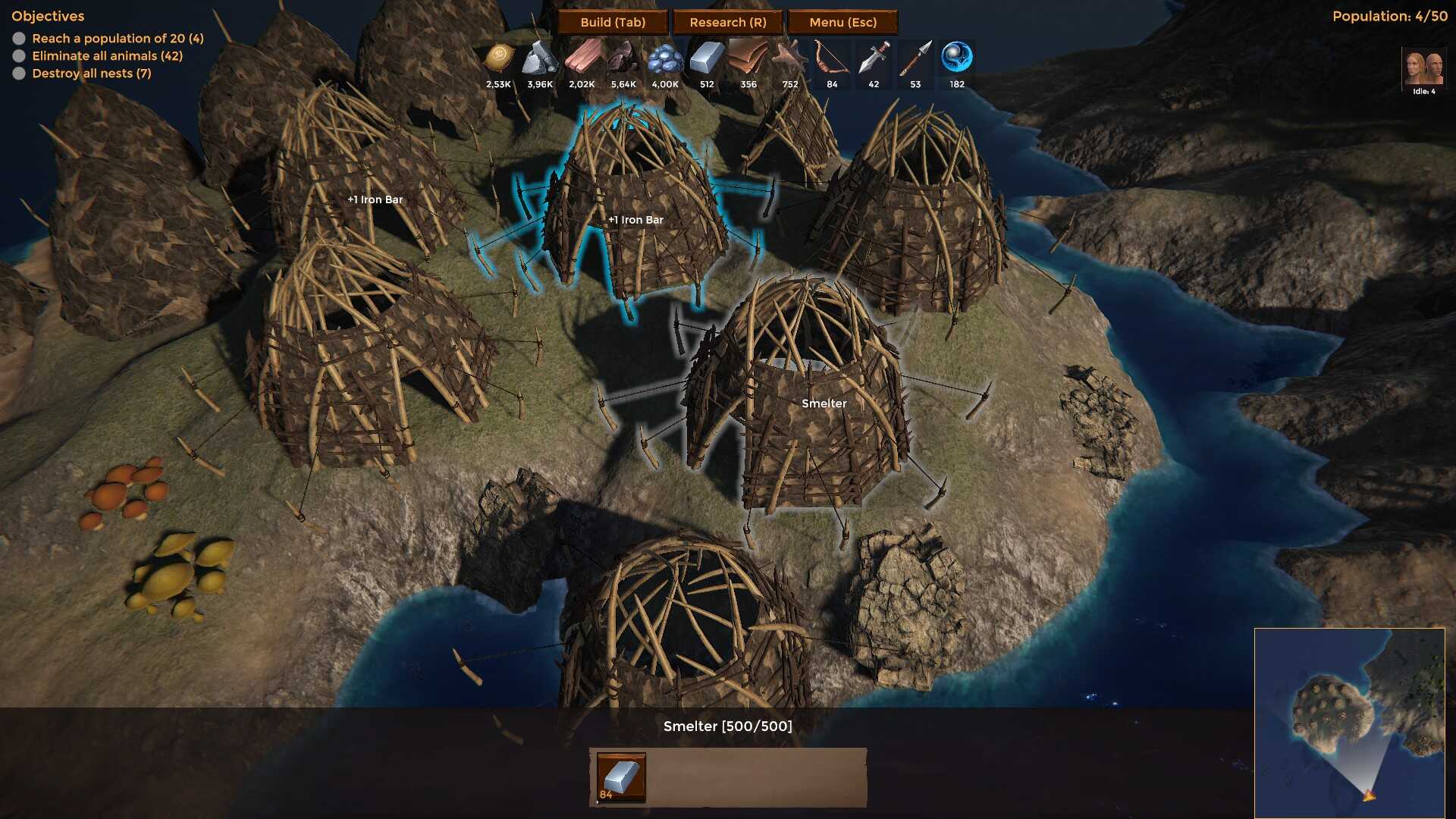Click the spear resource icon
Screen dimensions: 1456x819
915,58
